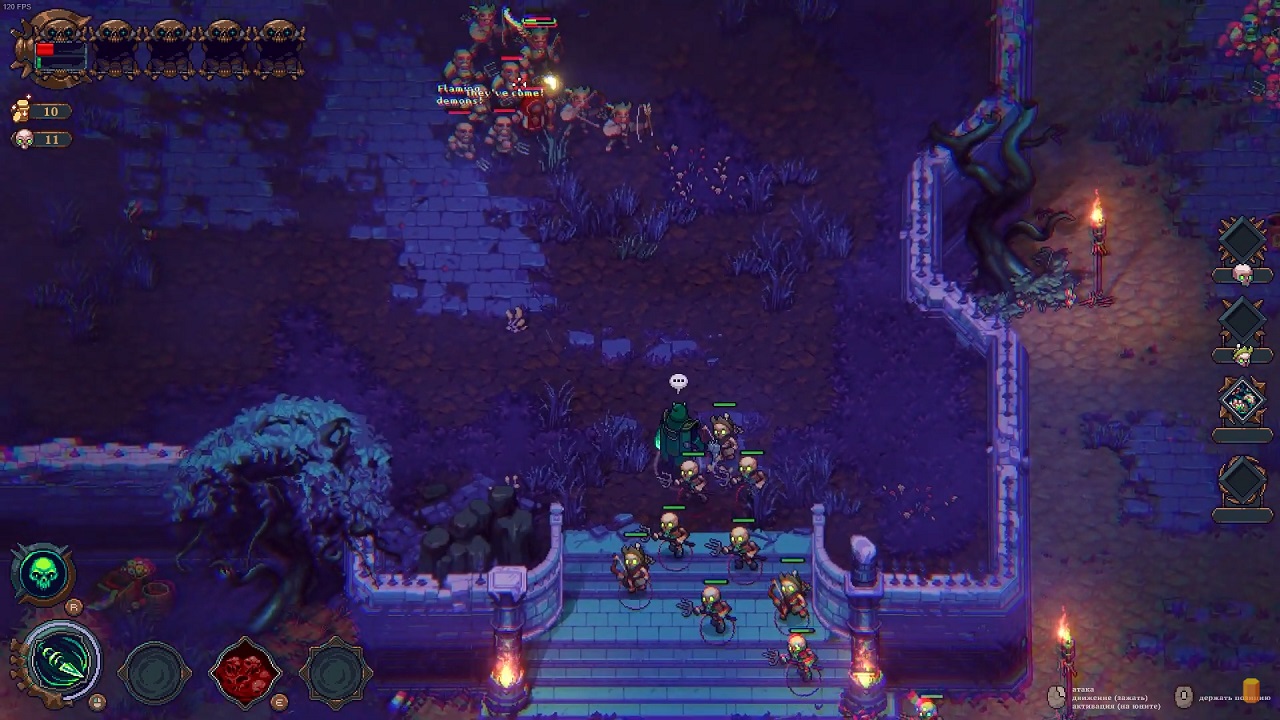
Task: Choose the squad slot showing skeleton portraits
Action: click(1242, 402)
